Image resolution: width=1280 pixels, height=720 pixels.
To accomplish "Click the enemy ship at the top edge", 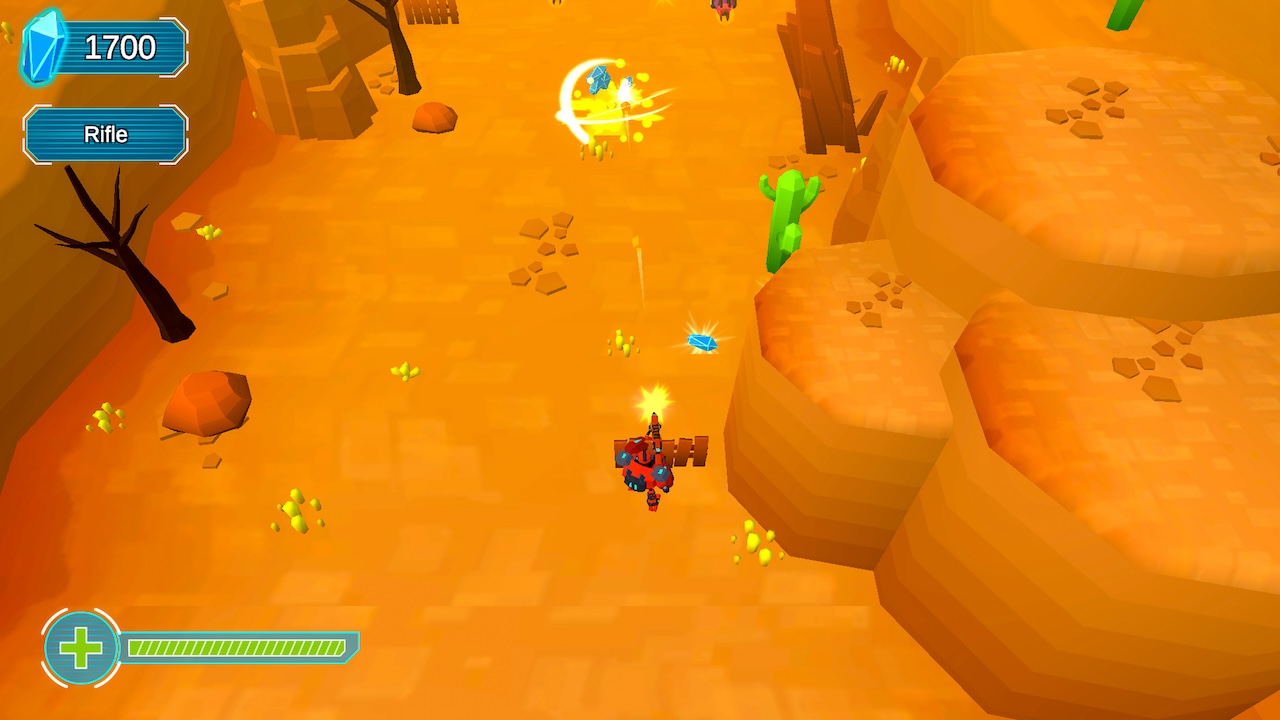I will pos(722,8).
